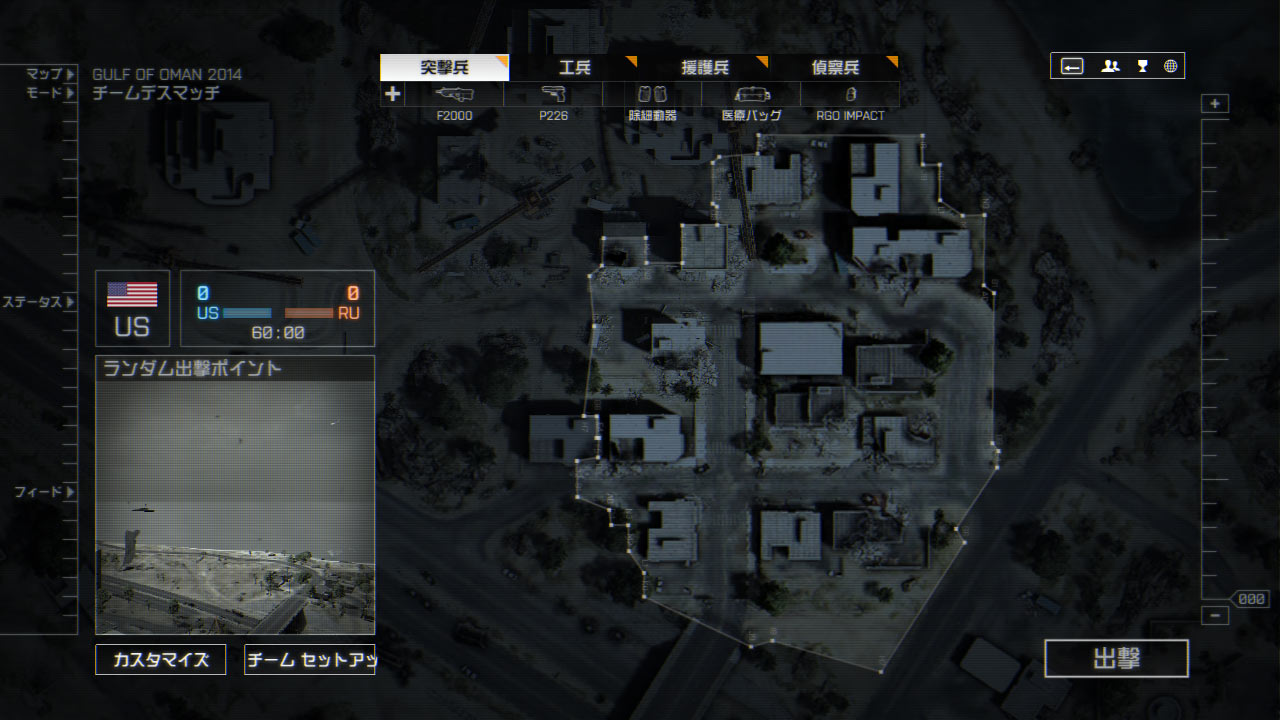Image resolution: width=1280 pixels, height=720 pixels.
Task: Zoom out the map with minus button
Action: [x=1215, y=616]
